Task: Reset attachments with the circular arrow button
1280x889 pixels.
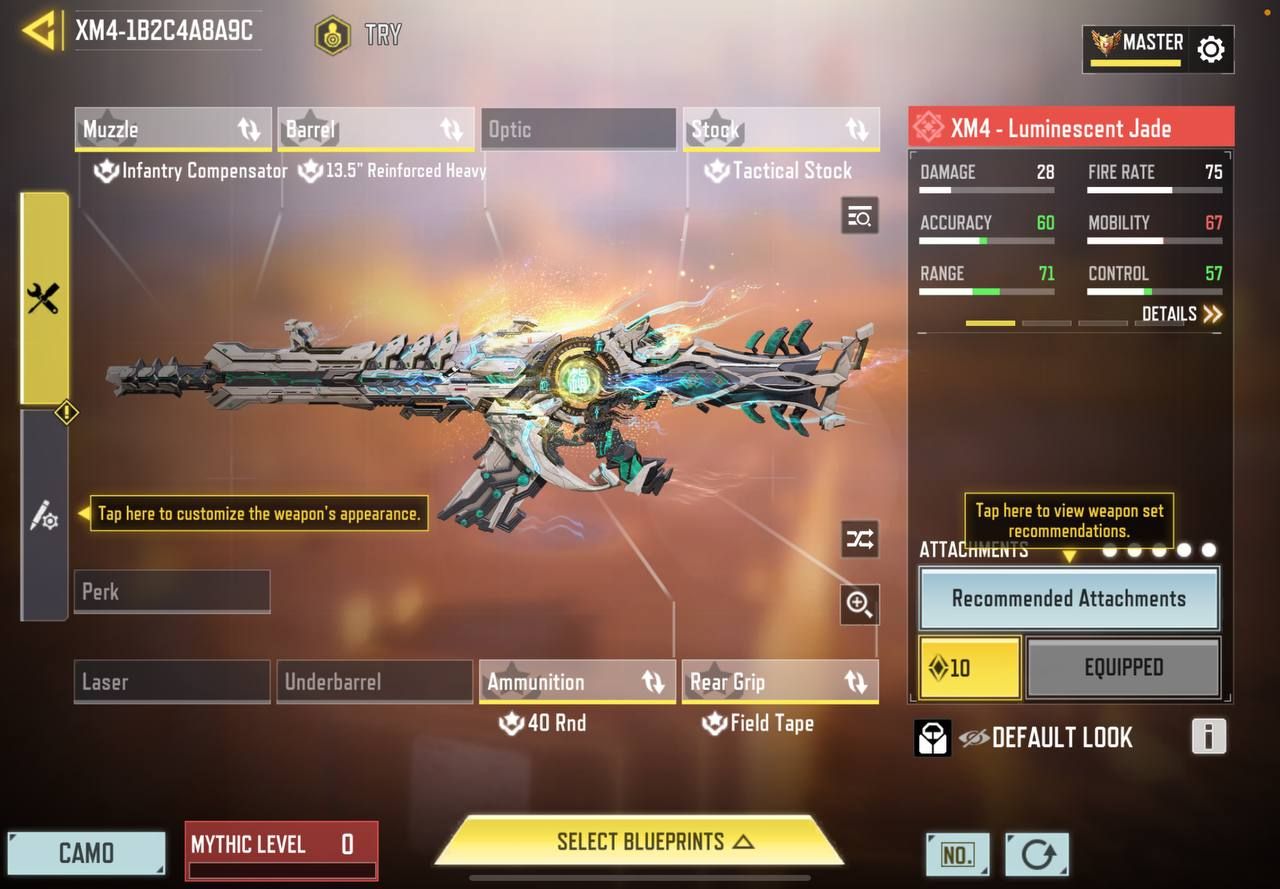Action: click(x=1037, y=855)
